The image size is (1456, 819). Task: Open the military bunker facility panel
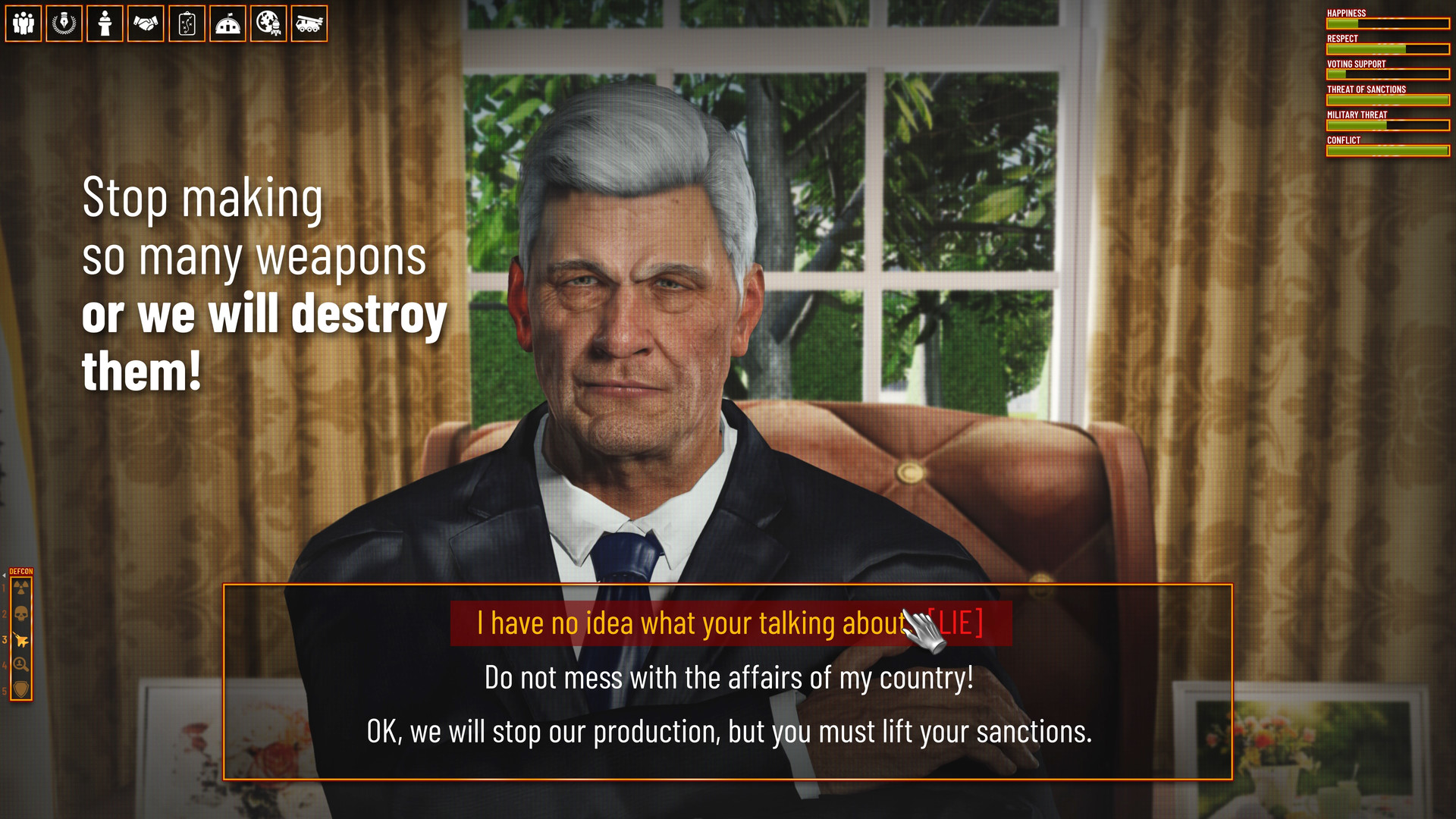228,24
